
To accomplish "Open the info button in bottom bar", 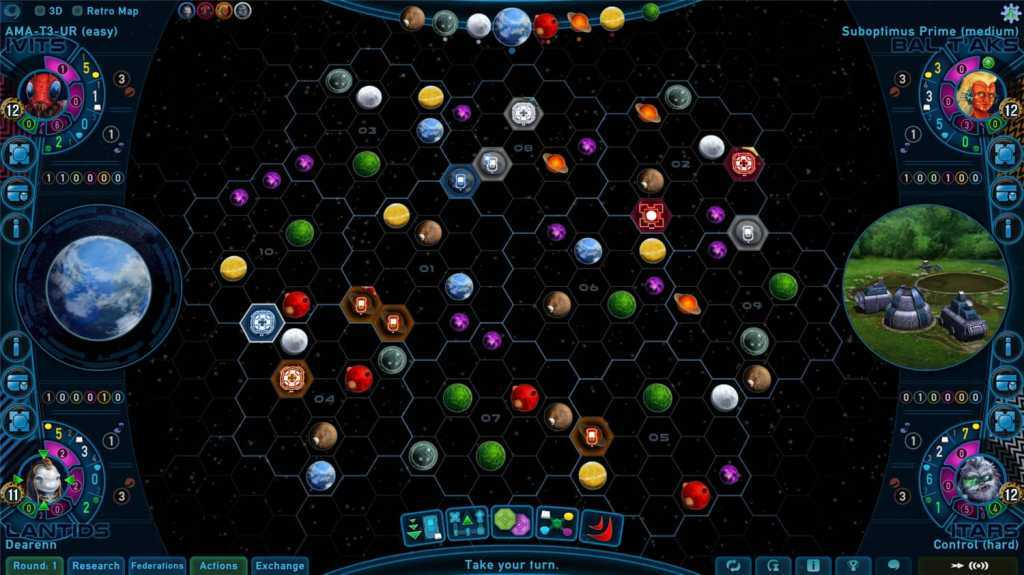I will pos(813,565).
